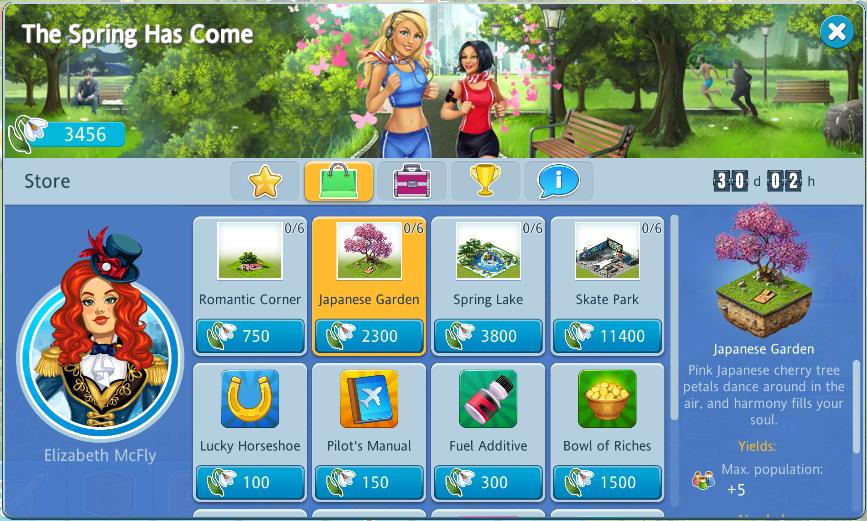Buy Japanese Garden for 2300
Viewport: 867px width, 521px height.
(x=369, y=336)
